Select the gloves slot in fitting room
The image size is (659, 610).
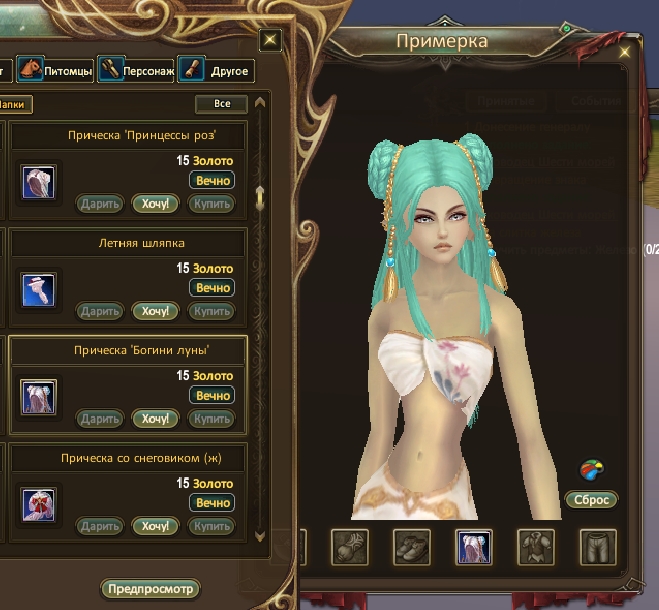350,547
